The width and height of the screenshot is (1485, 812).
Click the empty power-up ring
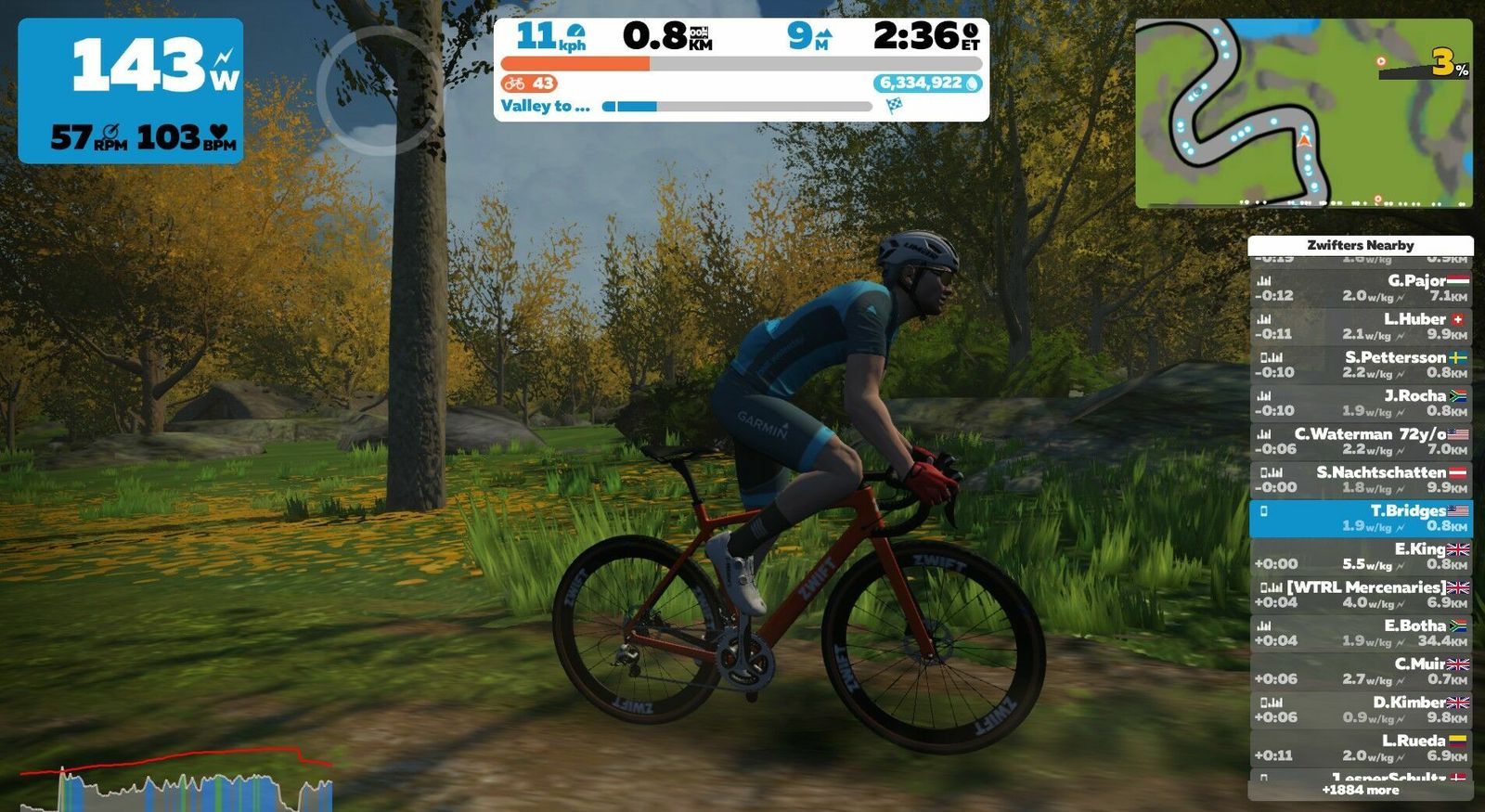click(x=379, y=90)
